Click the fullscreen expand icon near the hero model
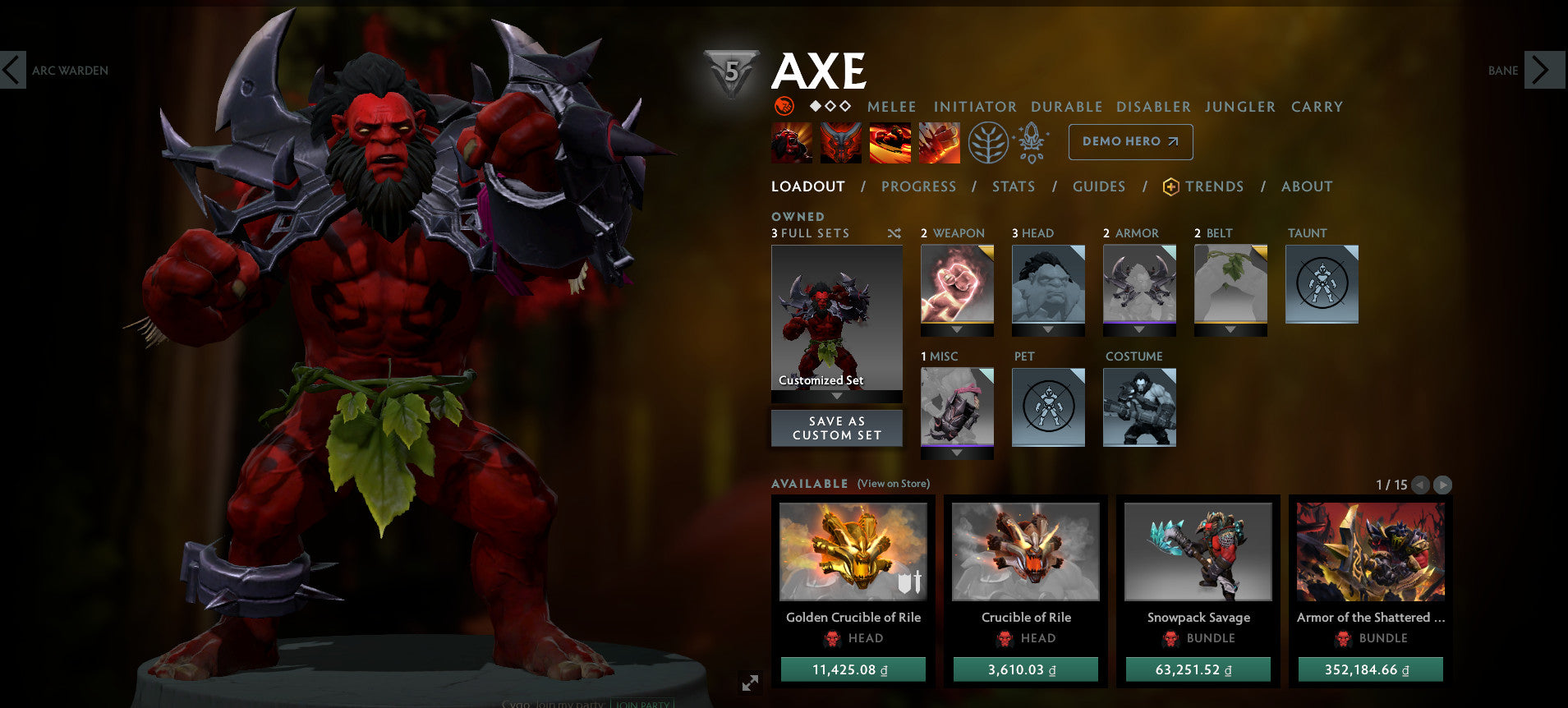 (x=748, y=682)
